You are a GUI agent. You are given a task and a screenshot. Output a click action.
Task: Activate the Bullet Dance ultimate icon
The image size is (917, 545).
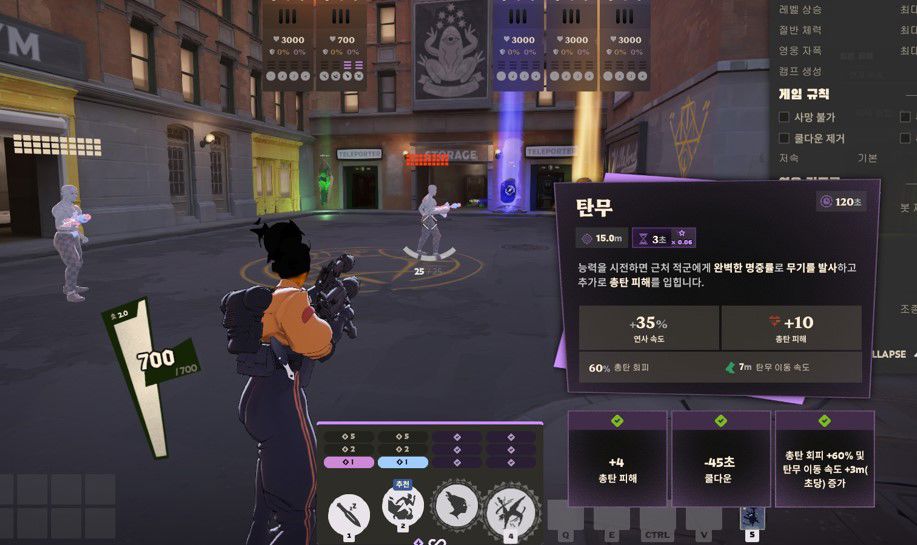[x=510, y=512]
